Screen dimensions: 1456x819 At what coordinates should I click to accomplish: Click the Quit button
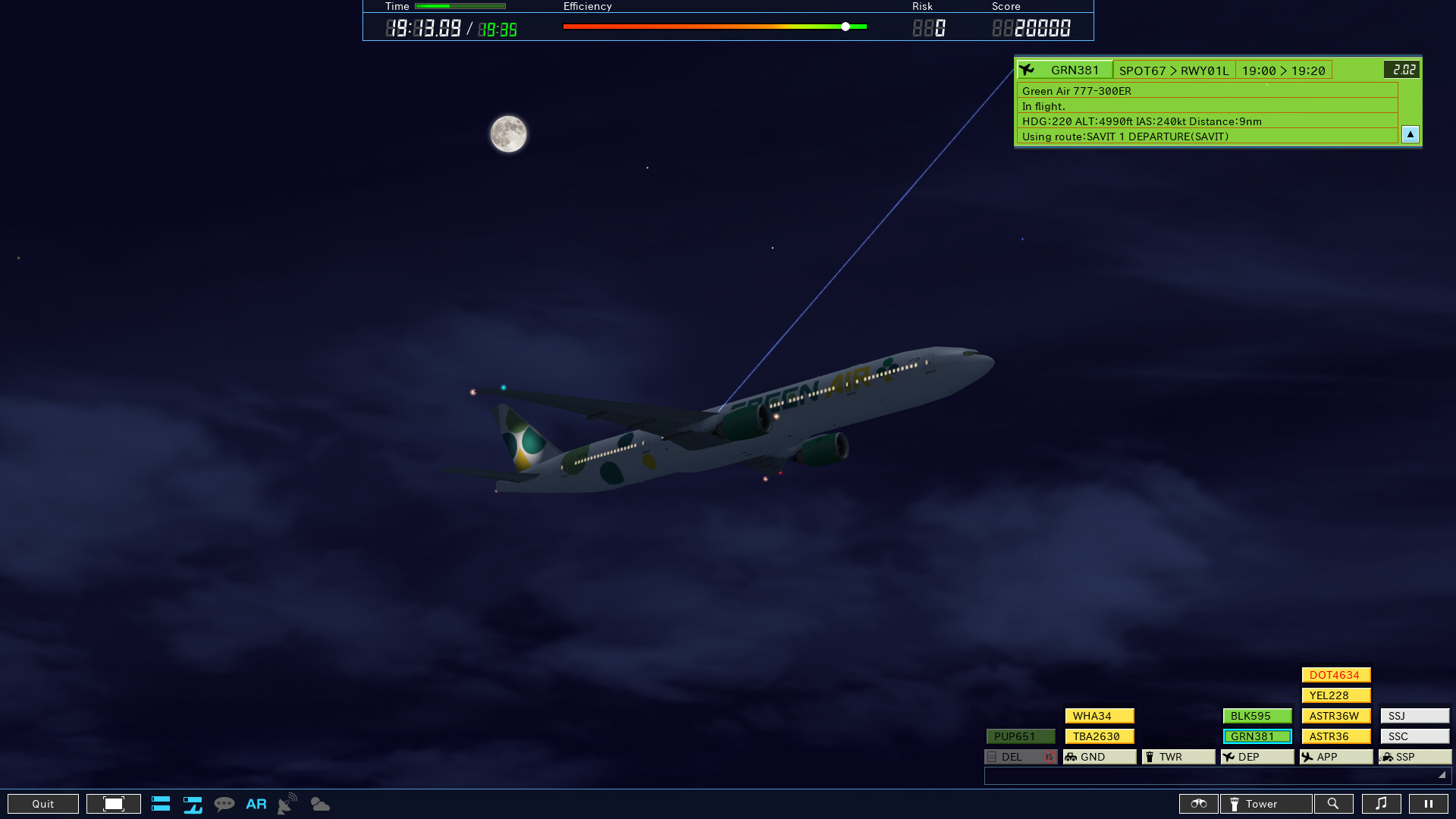pos(42,803)
